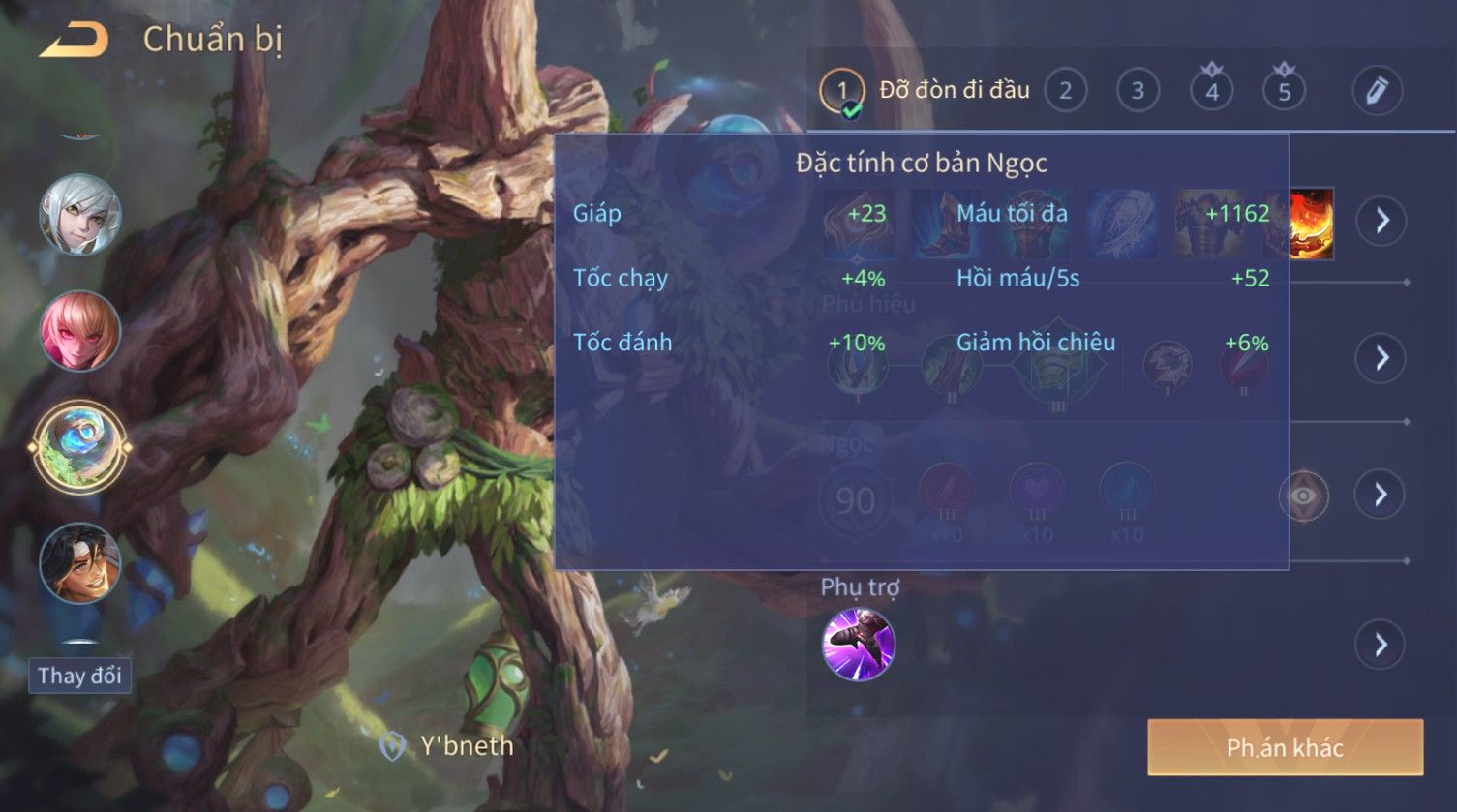Click the Thay đổi button
Screen dimensions: 1457x812
click(x=80, y=676)
